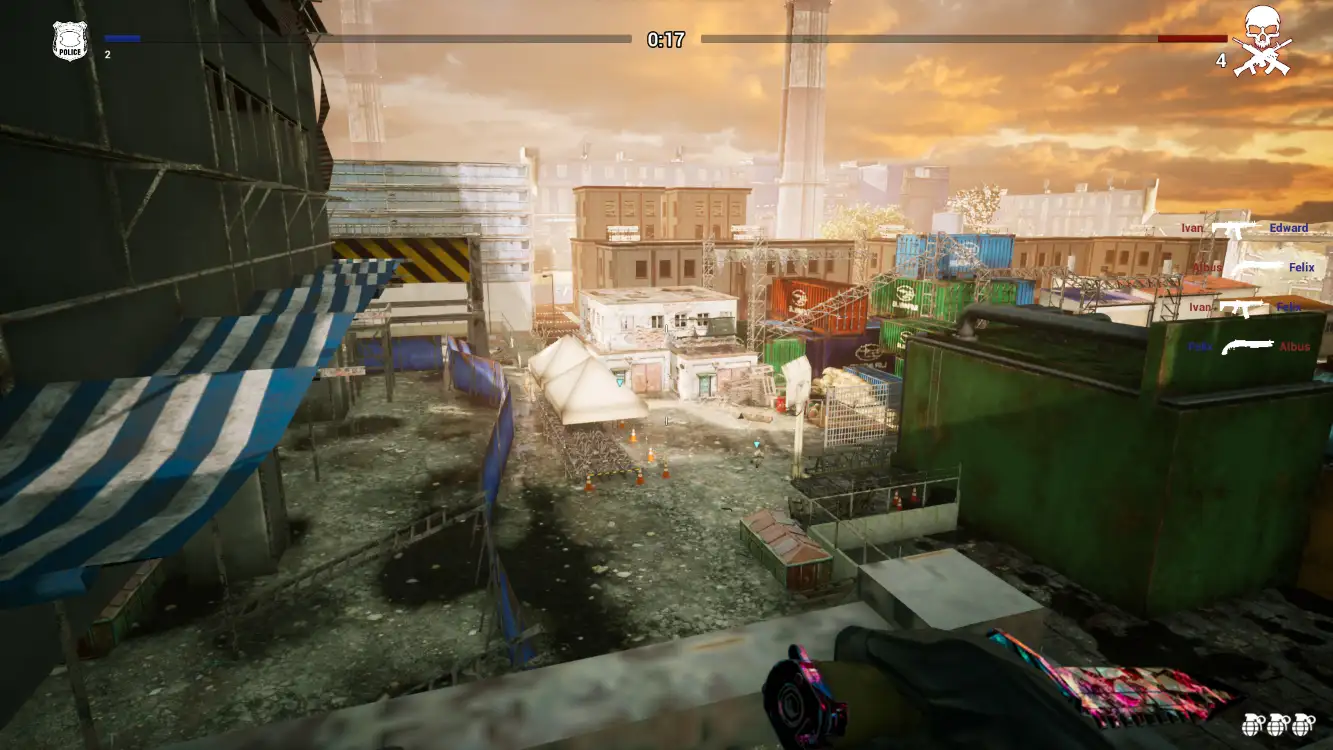
Task: Click the police badge team icon
Action: coord(70,41)
